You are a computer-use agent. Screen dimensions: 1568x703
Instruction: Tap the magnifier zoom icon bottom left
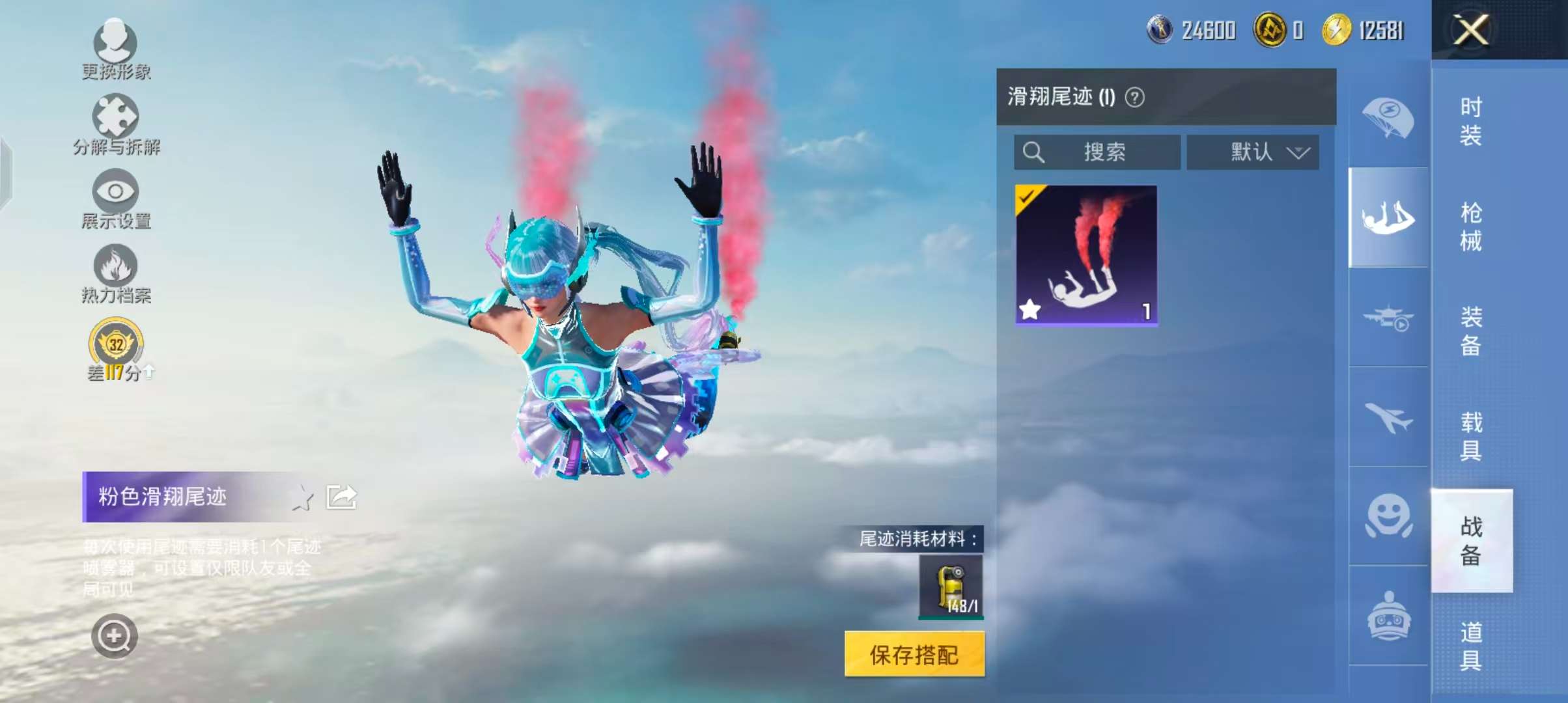click(114, 637)
